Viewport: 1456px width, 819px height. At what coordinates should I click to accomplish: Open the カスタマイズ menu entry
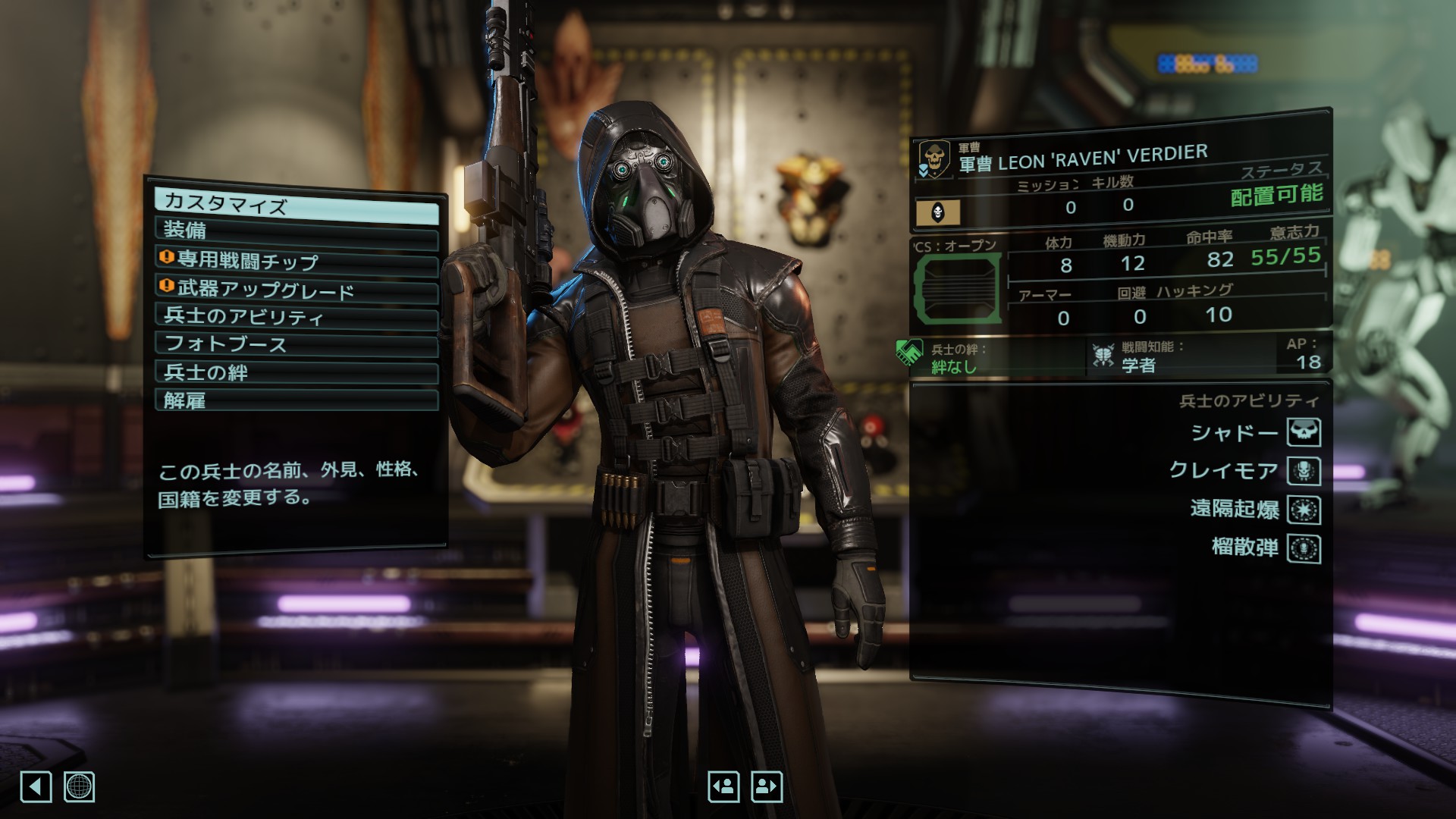pos(296,205)
